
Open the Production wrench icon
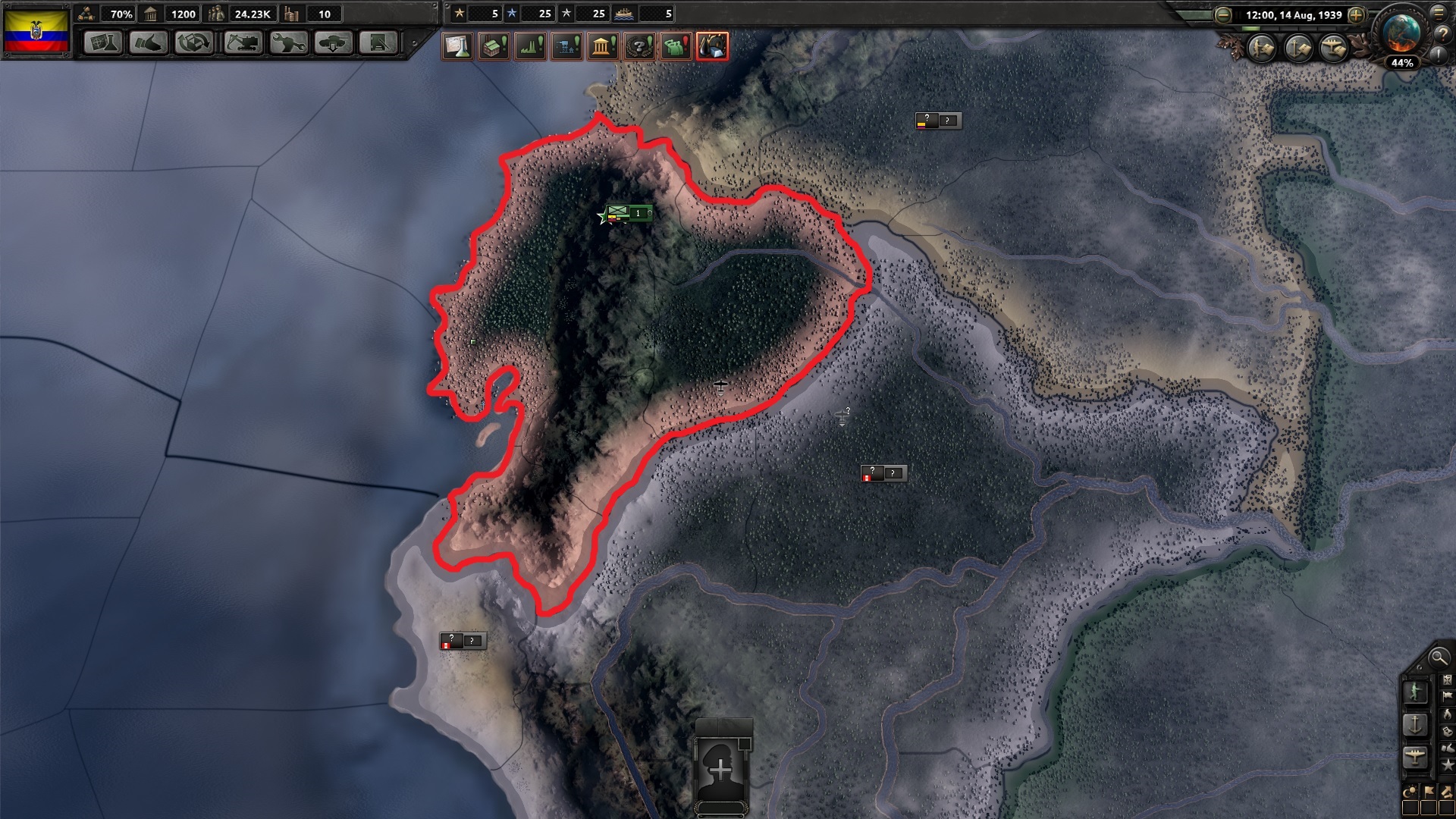pyautogui.click(x=290, y=44)
